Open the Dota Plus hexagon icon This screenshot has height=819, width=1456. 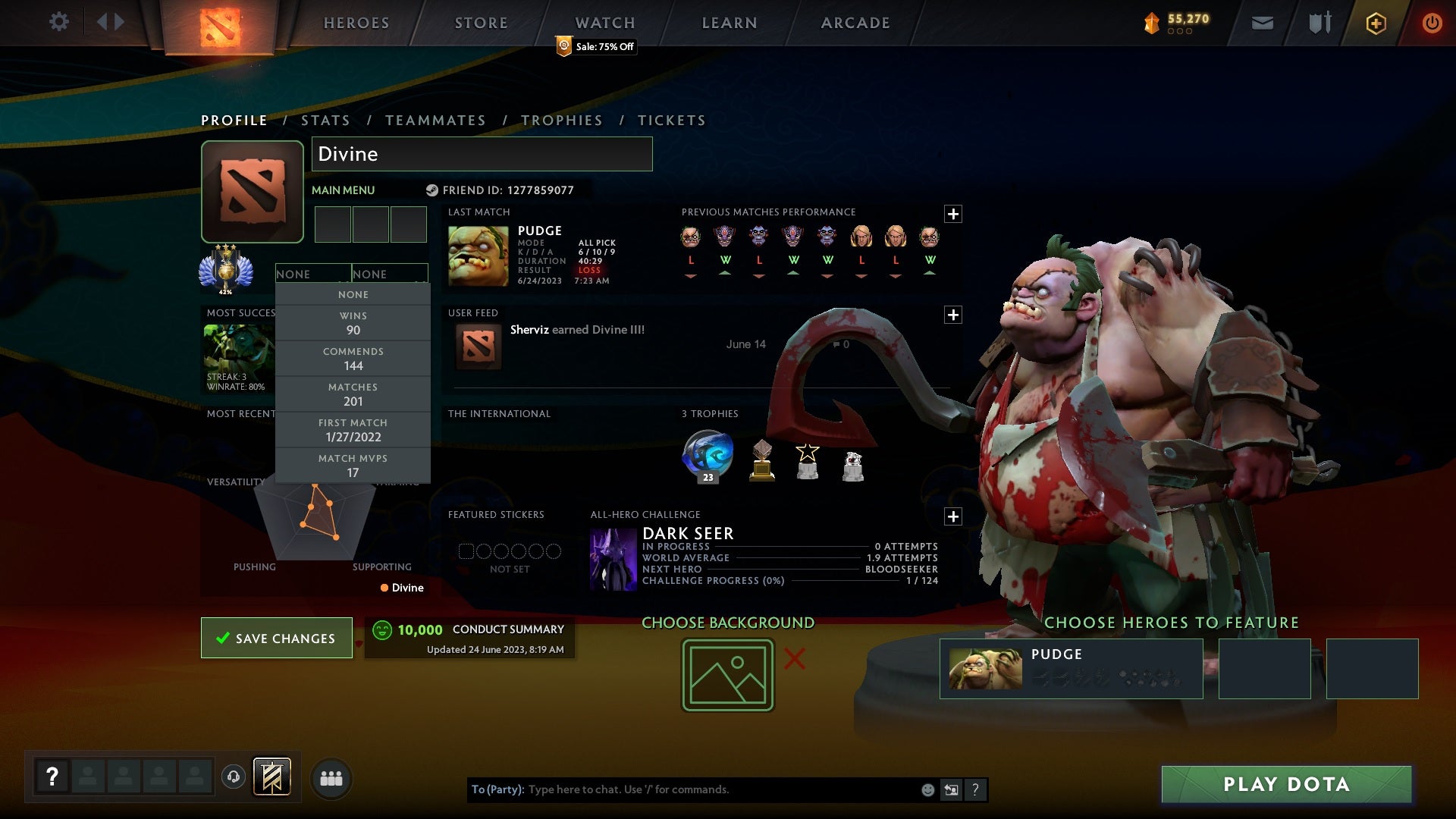point(1375,23)
